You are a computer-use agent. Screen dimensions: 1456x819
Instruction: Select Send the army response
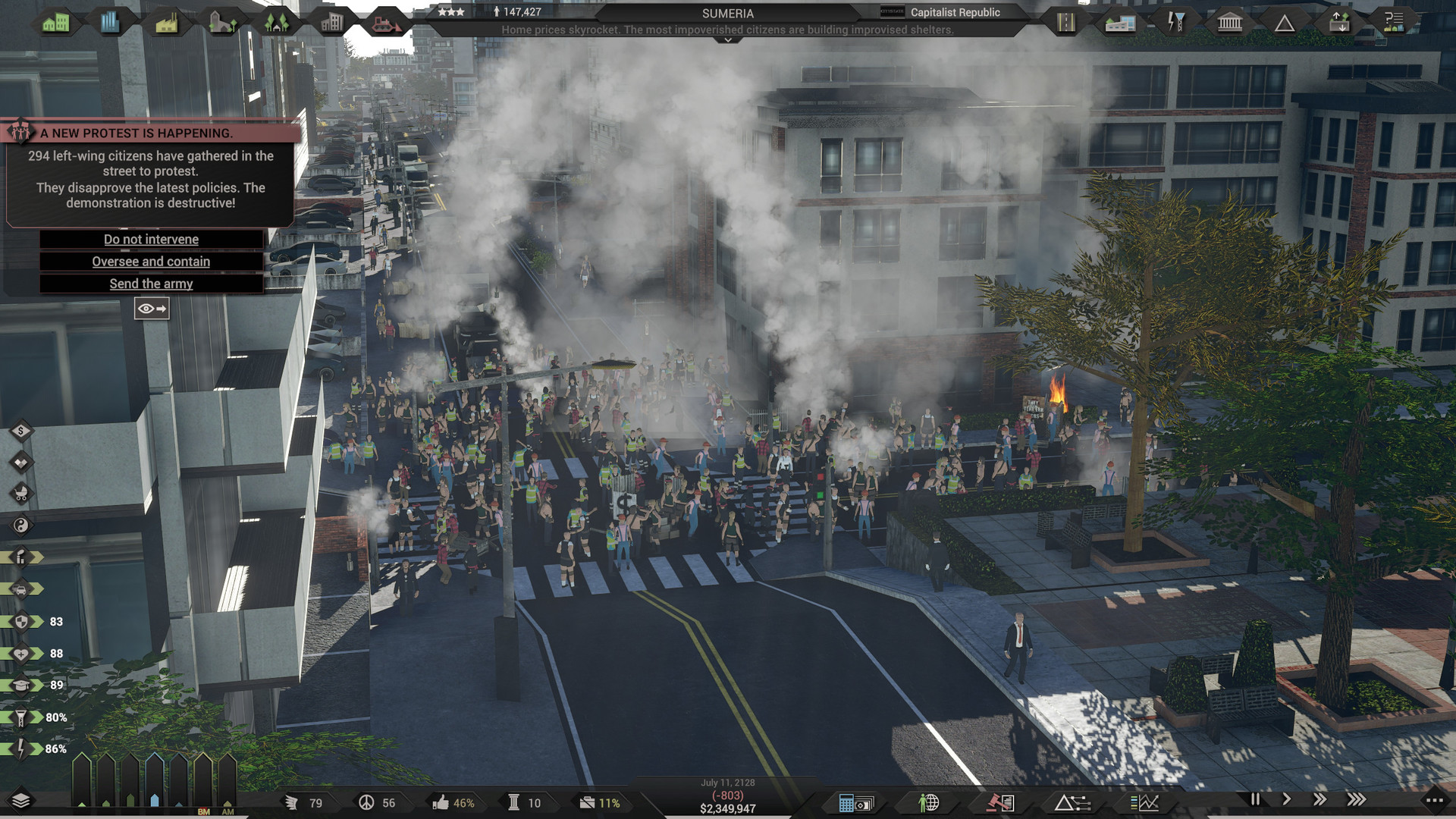[151, 283]
